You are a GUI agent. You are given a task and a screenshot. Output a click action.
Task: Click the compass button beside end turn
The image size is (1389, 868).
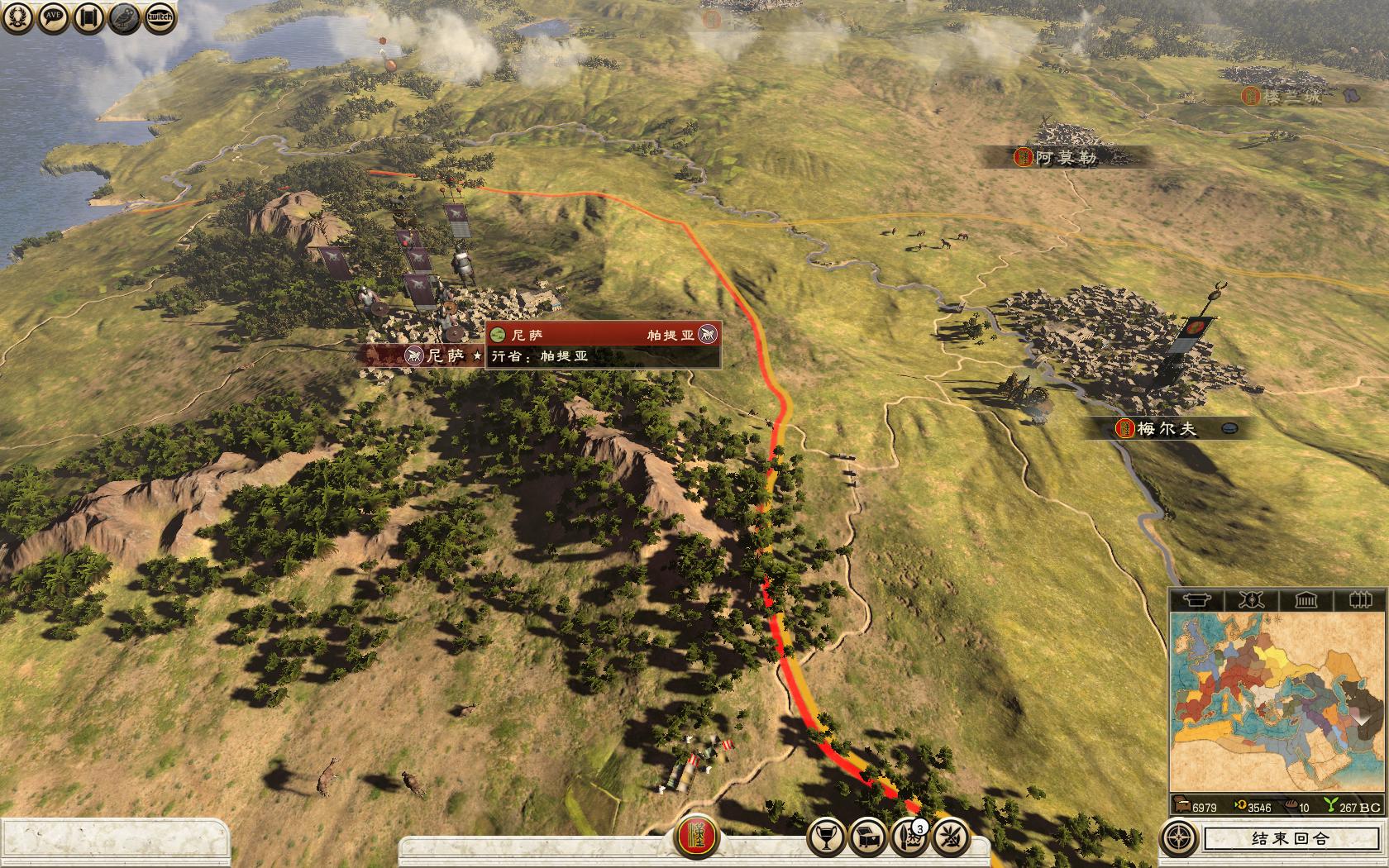1179,838
